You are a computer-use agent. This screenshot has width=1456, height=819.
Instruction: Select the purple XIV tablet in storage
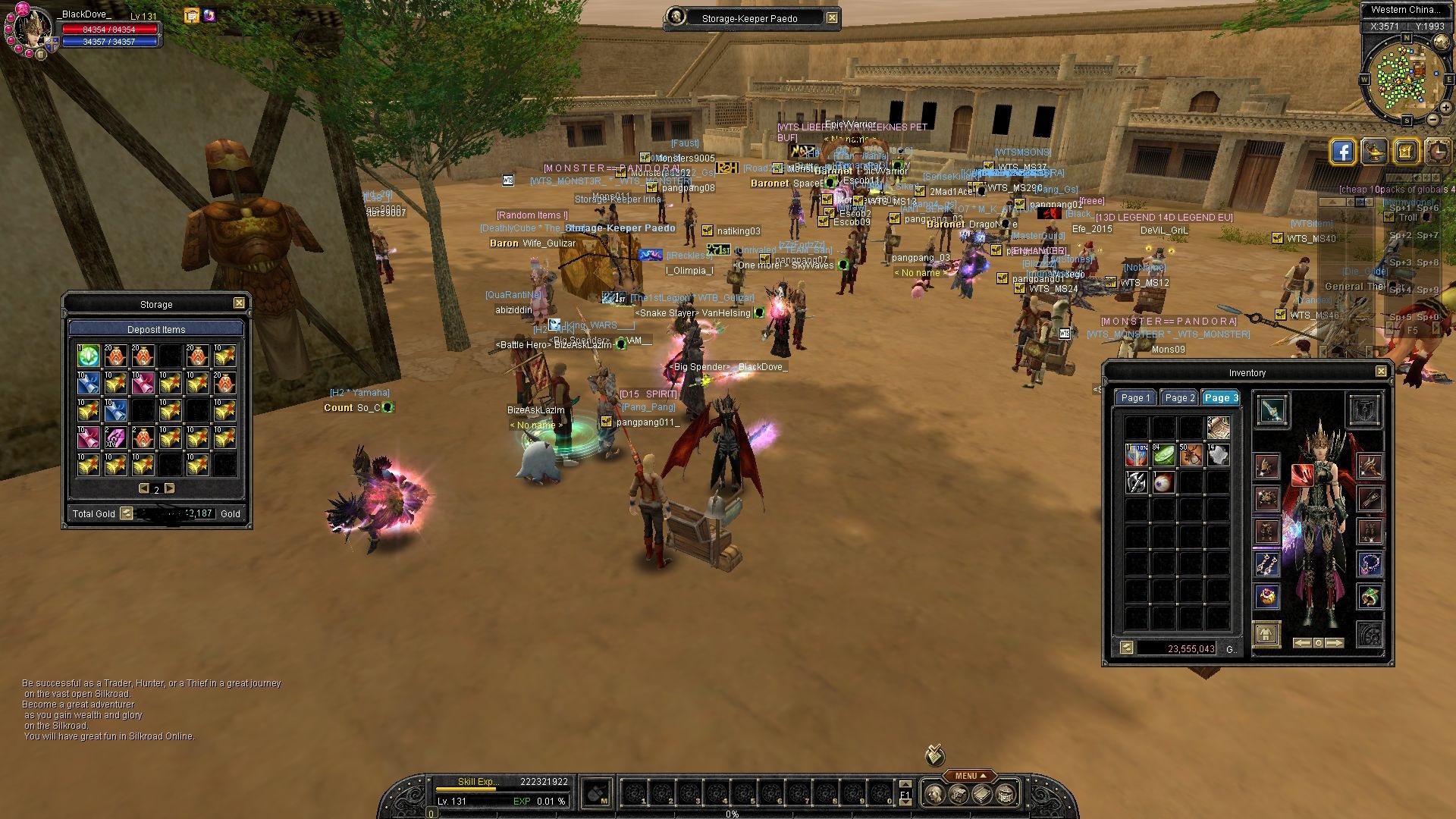(116, 438)
